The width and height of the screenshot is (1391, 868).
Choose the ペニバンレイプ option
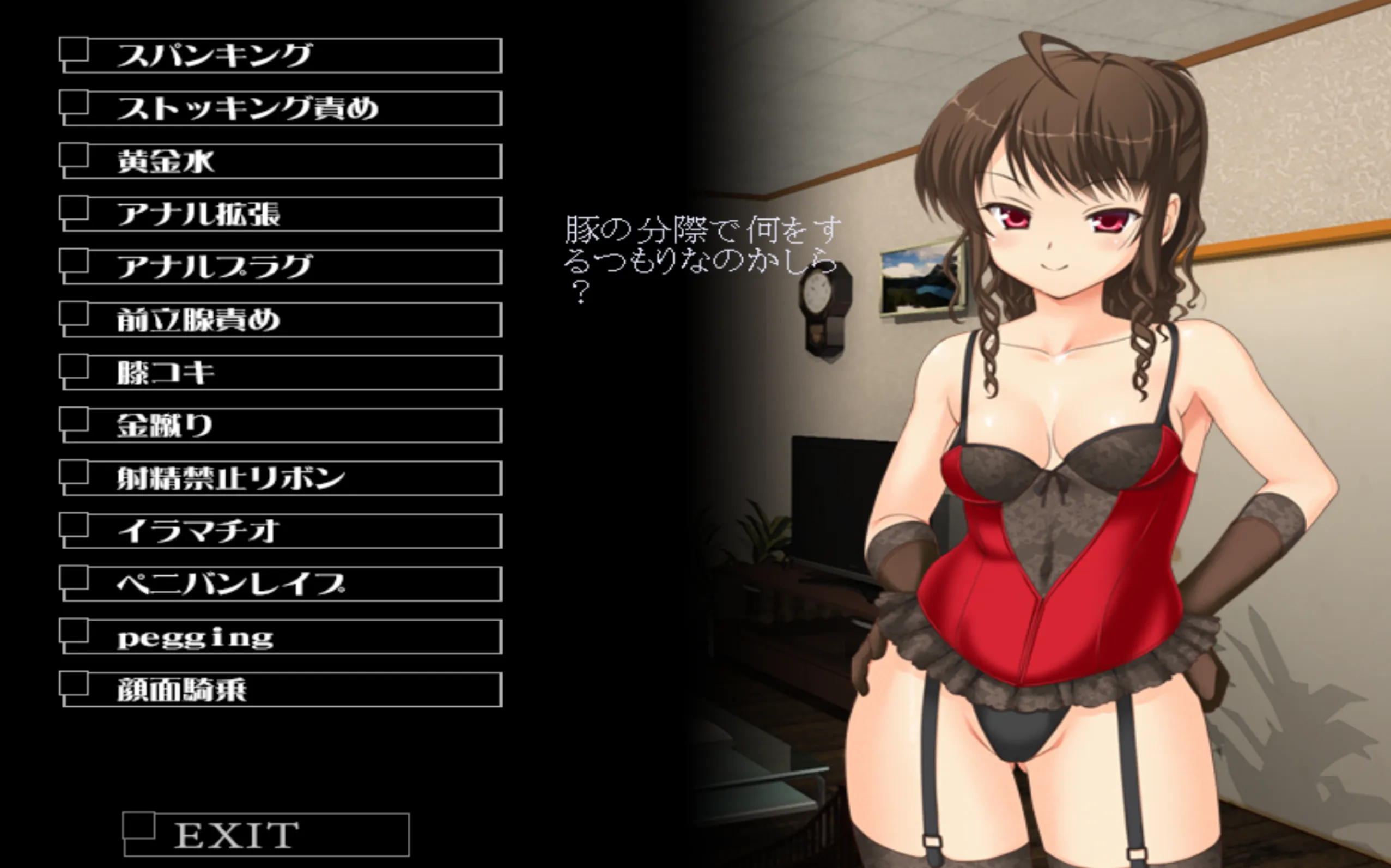click(281, 584)
